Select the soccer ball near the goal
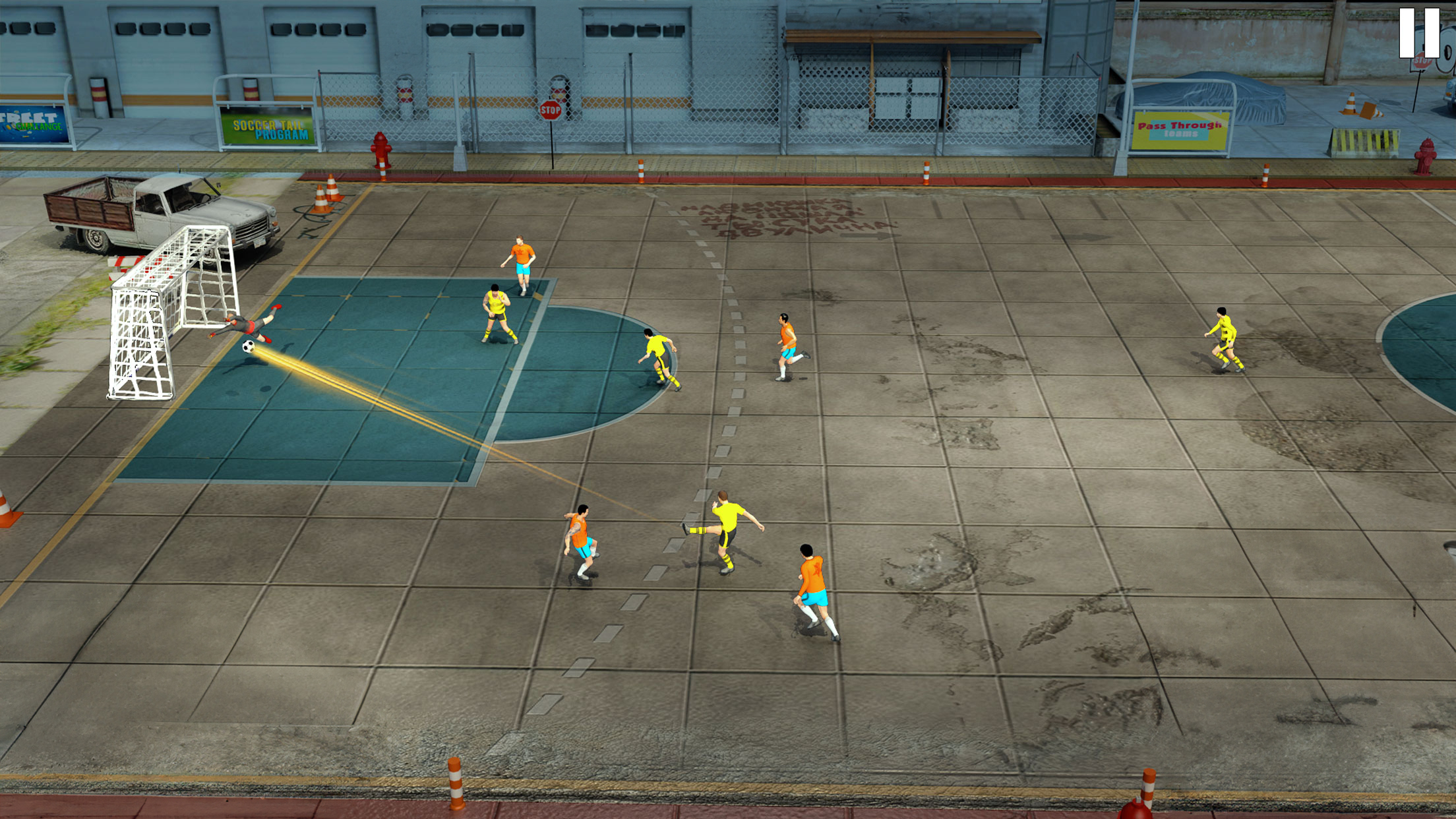This screenshot has height=819, width=1456. (x=249, y=348)
